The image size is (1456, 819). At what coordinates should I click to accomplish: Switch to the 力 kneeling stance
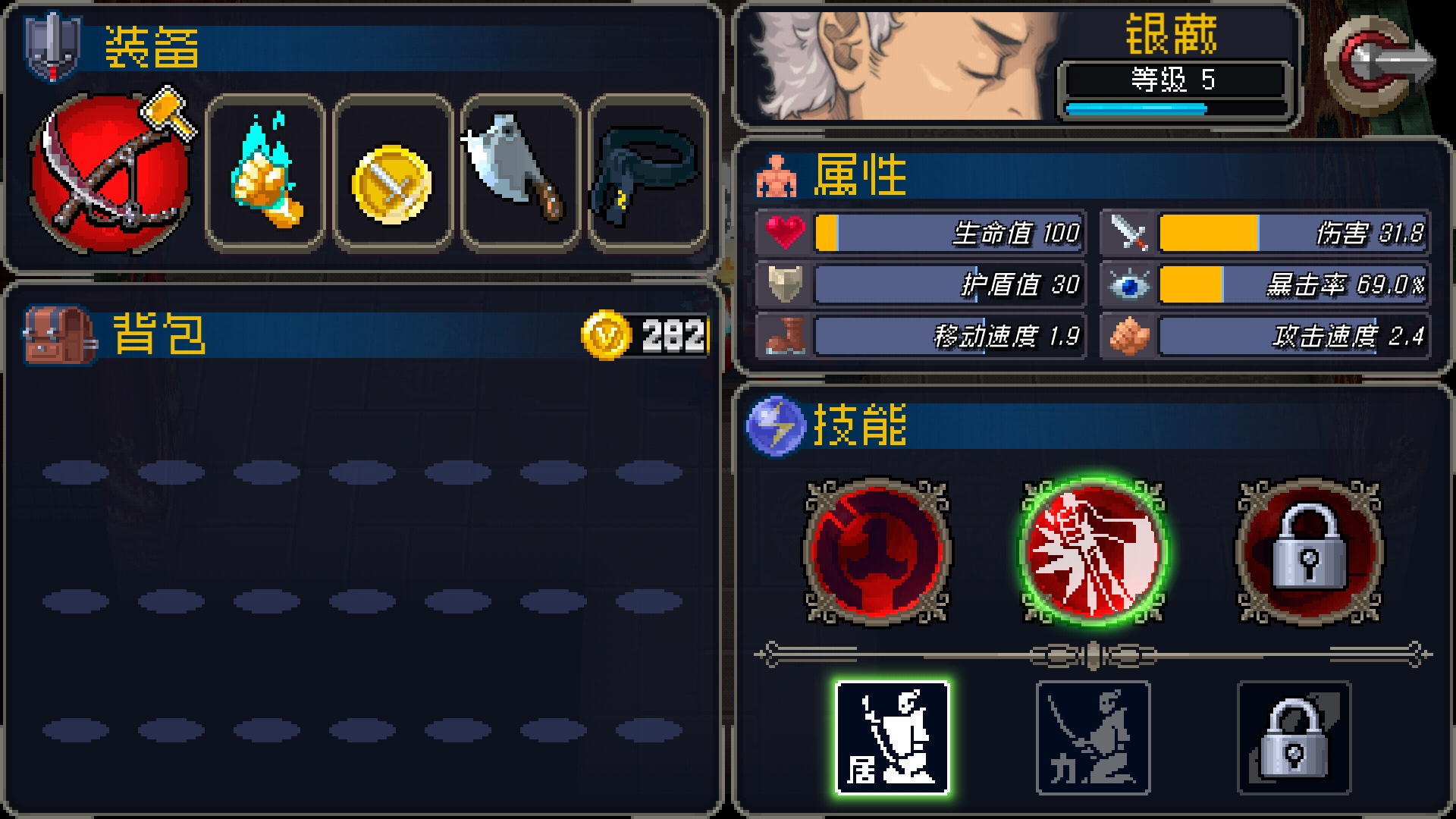tap(1093, 738)
